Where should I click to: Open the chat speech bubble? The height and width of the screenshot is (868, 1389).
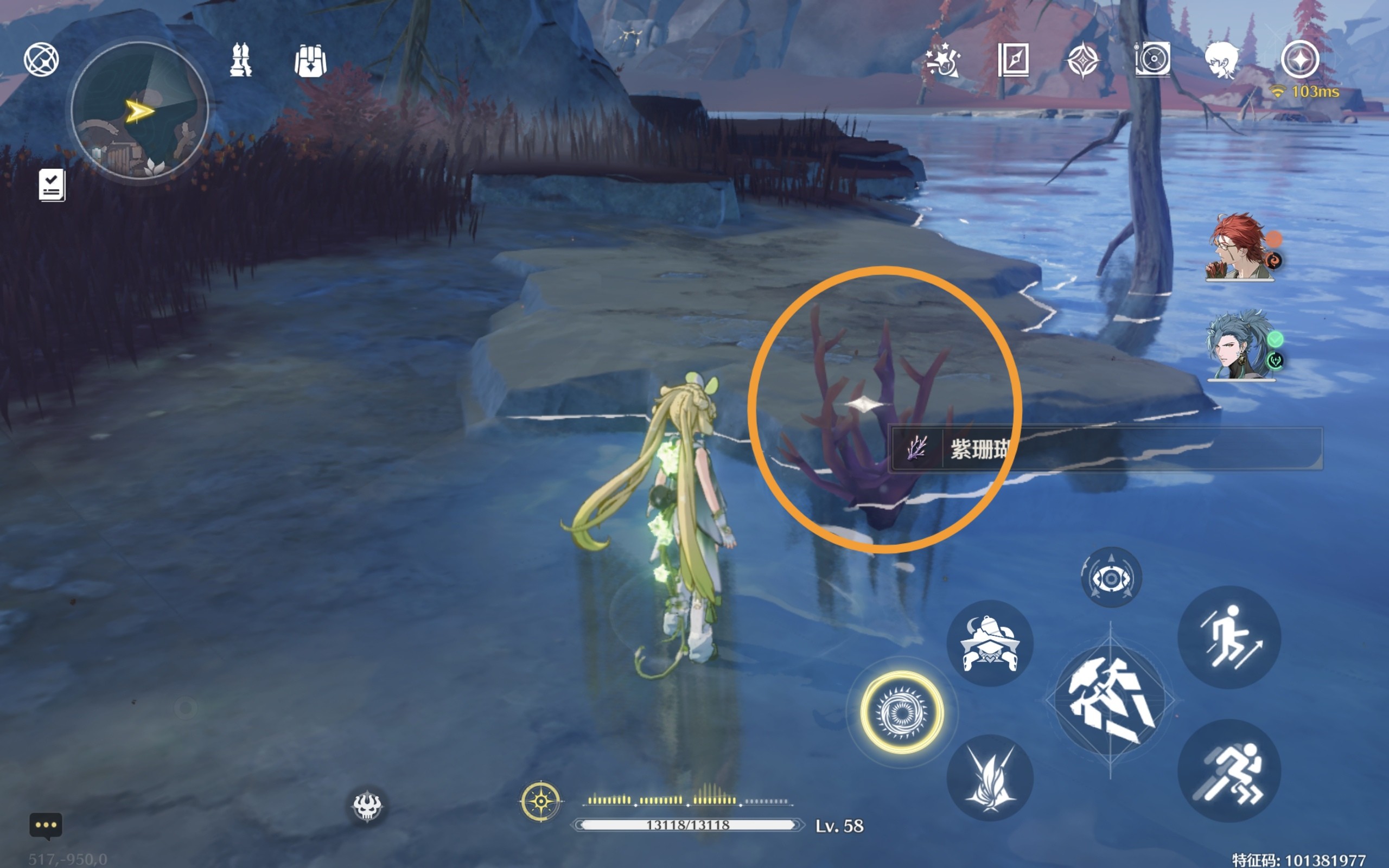pos(46,826)
